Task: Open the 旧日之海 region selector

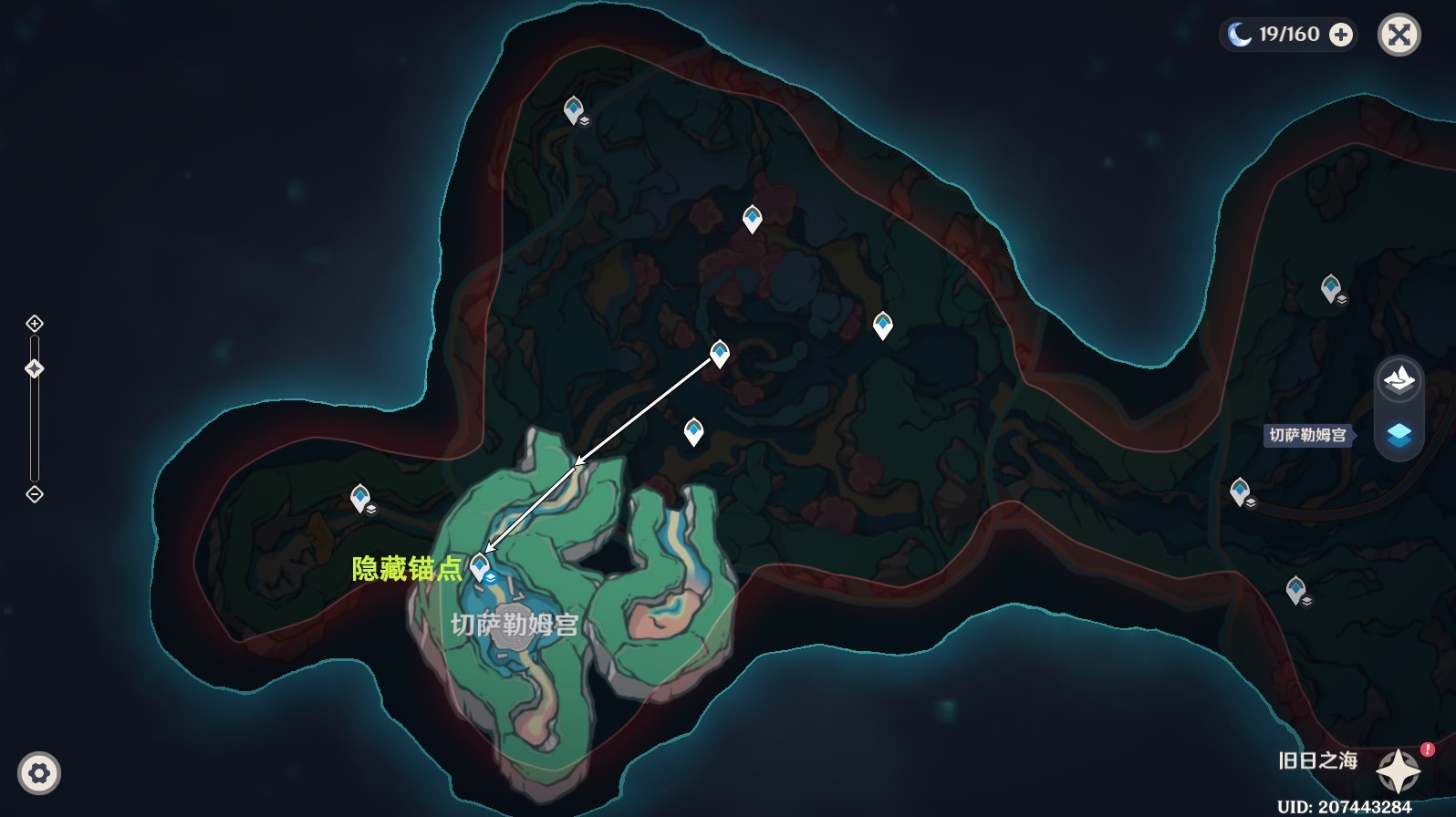Action: (1398, 771)
